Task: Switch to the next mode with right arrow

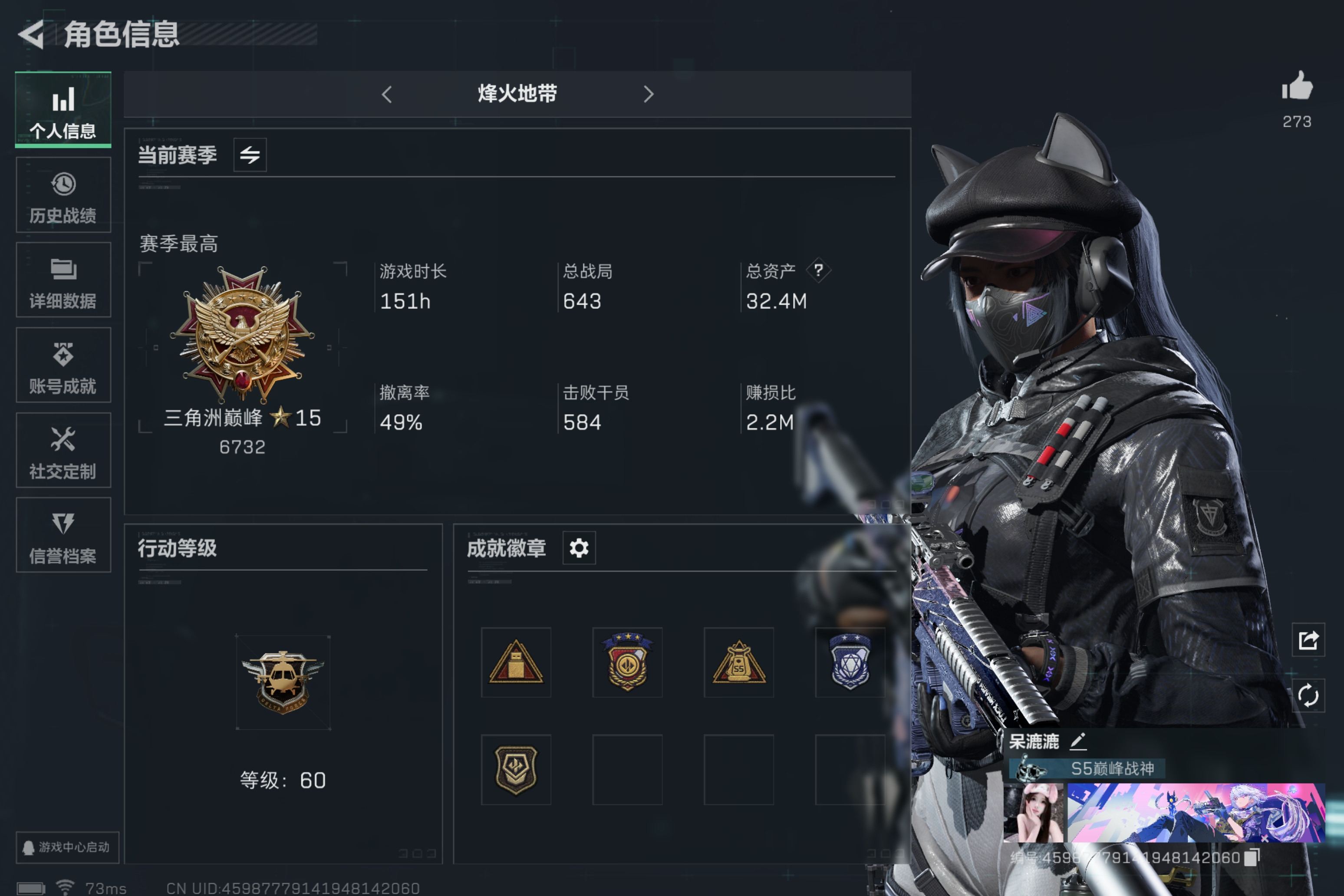Action: click(x=649, y=94)
